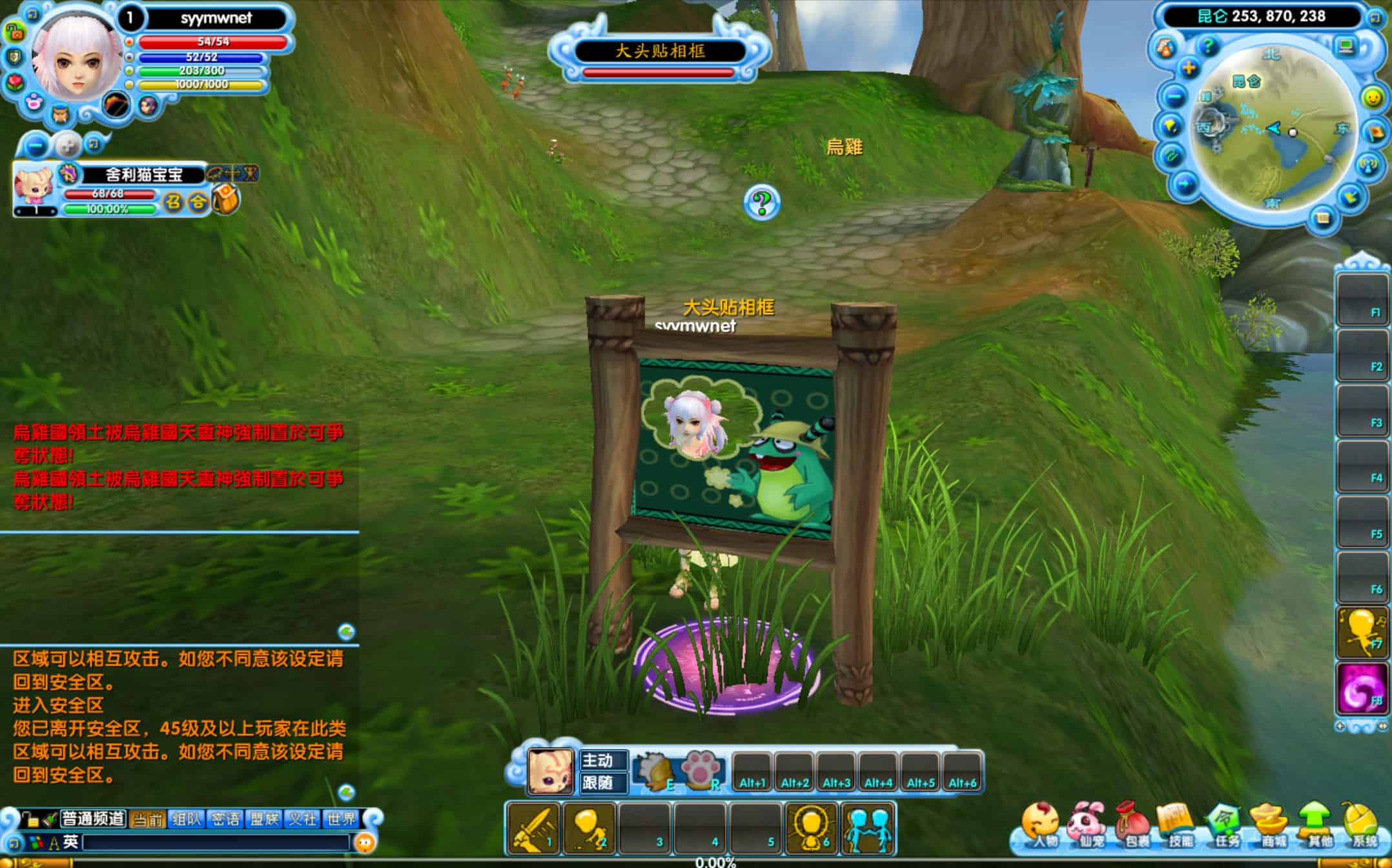This screenshot has height=868, width=1392.
Task: Set pet to 跟随 follow mode
Action: click(x=603, y=783)
